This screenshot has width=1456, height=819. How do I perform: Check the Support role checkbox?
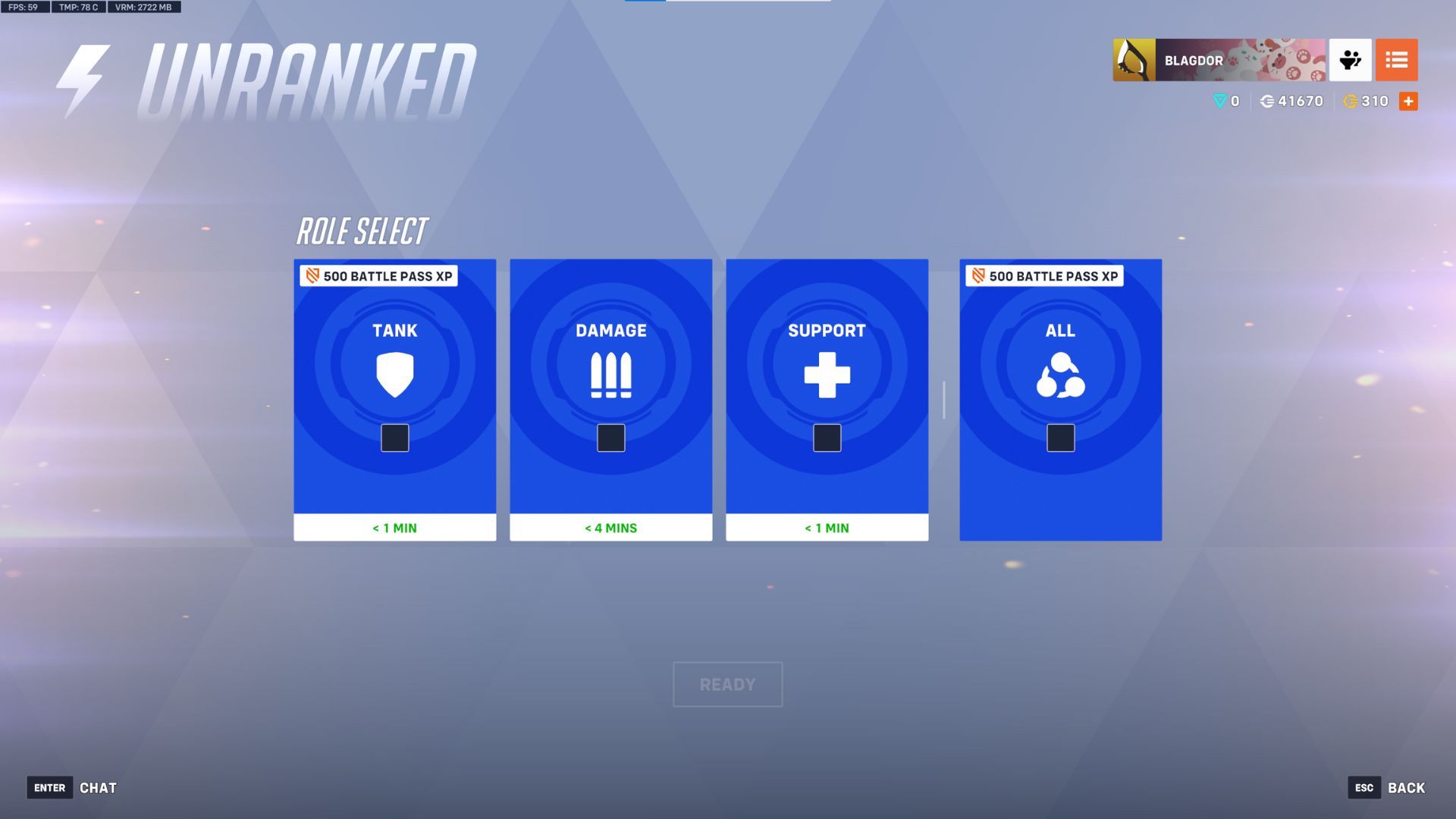(827, 438)
